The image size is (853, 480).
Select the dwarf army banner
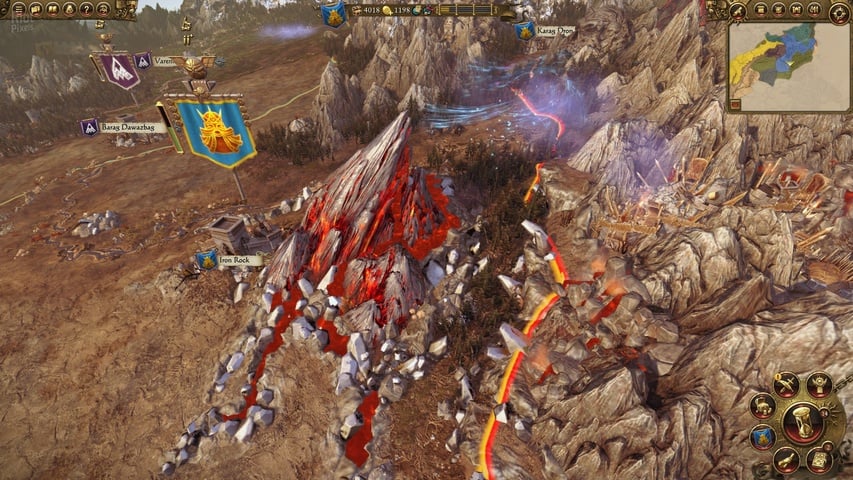tap(216, 131)
